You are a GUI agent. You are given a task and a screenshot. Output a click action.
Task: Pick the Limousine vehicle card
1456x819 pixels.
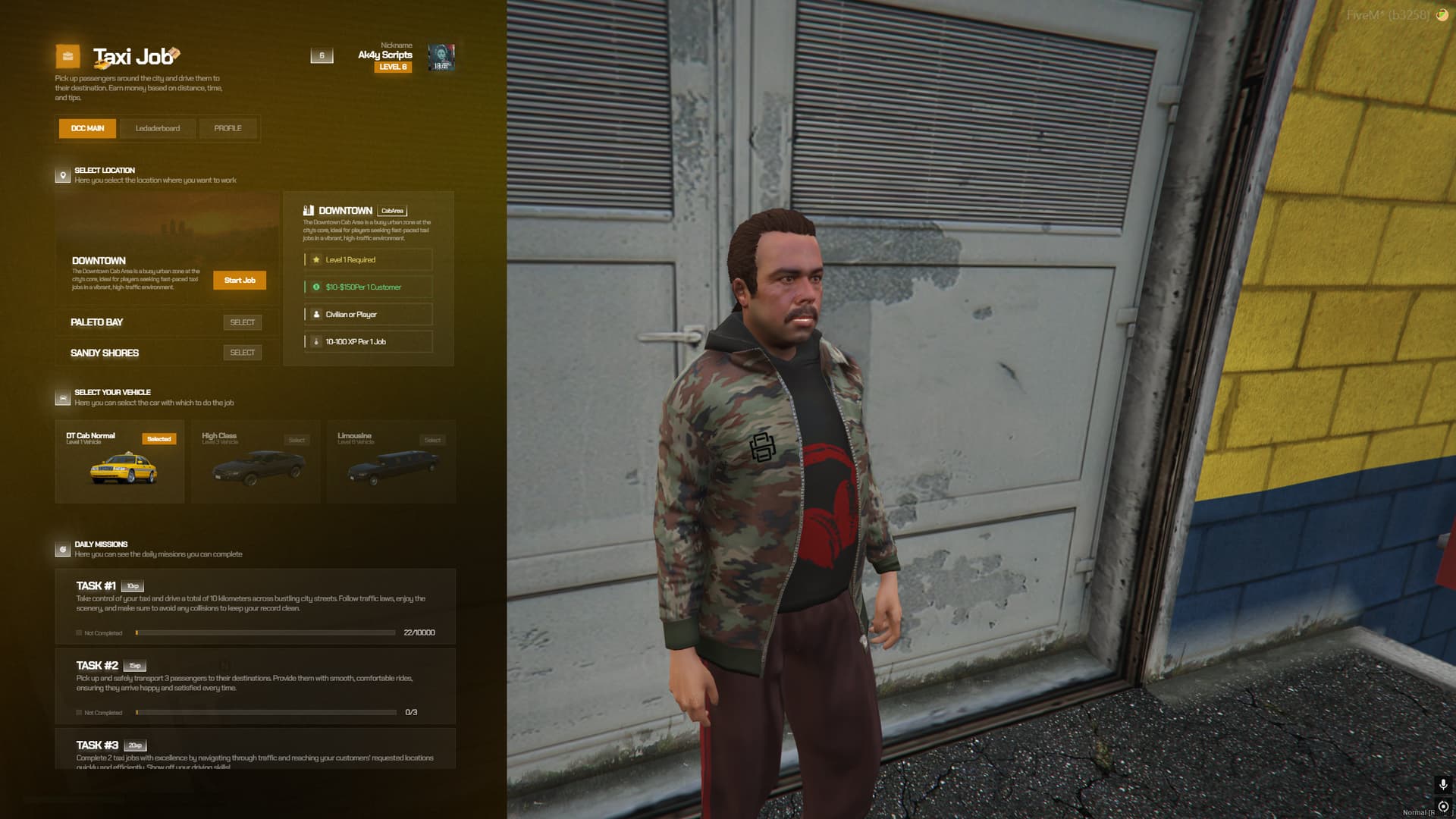coord(391,462)
